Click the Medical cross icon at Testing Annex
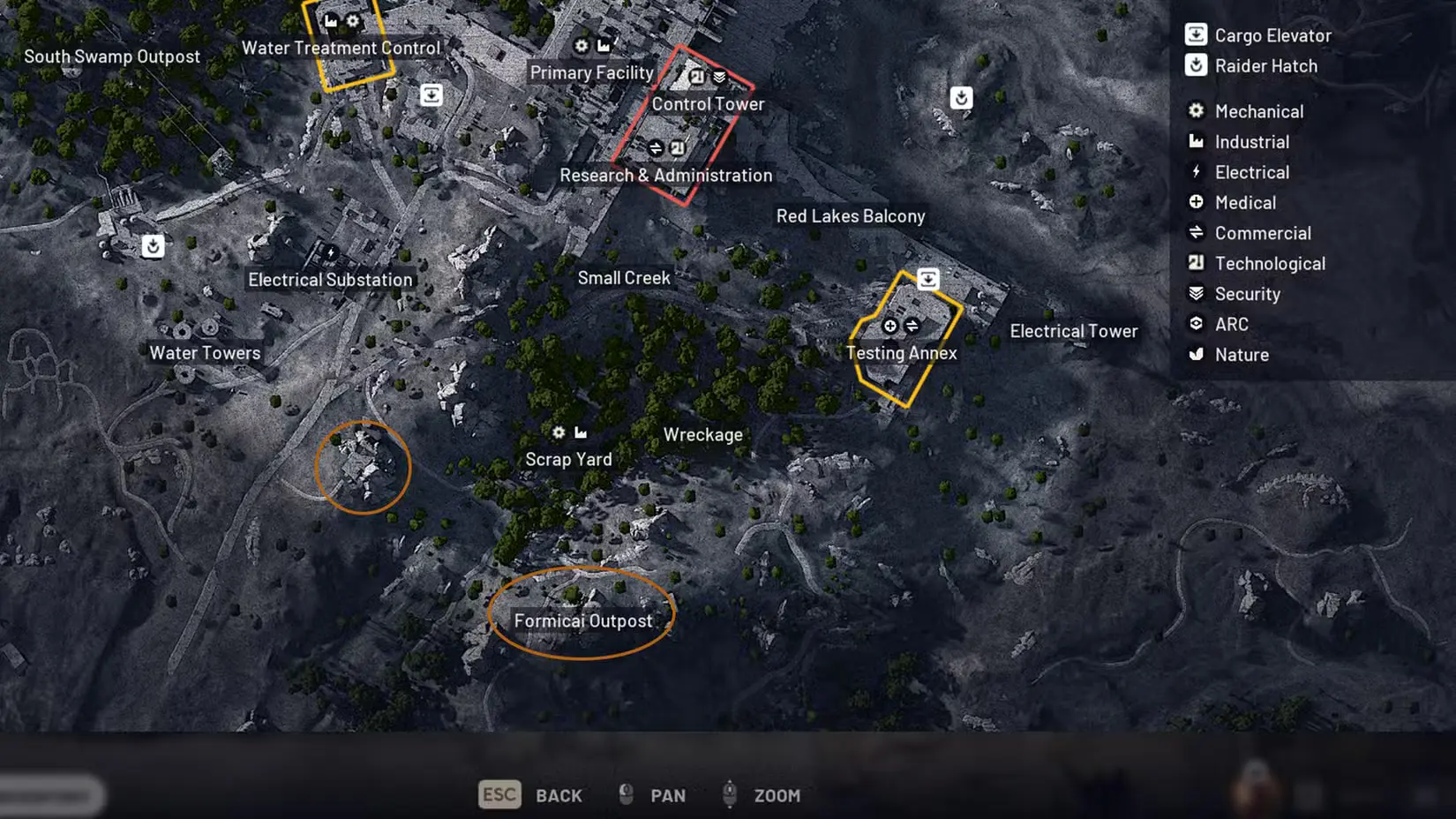1456x819 pixels. point(889,326)
